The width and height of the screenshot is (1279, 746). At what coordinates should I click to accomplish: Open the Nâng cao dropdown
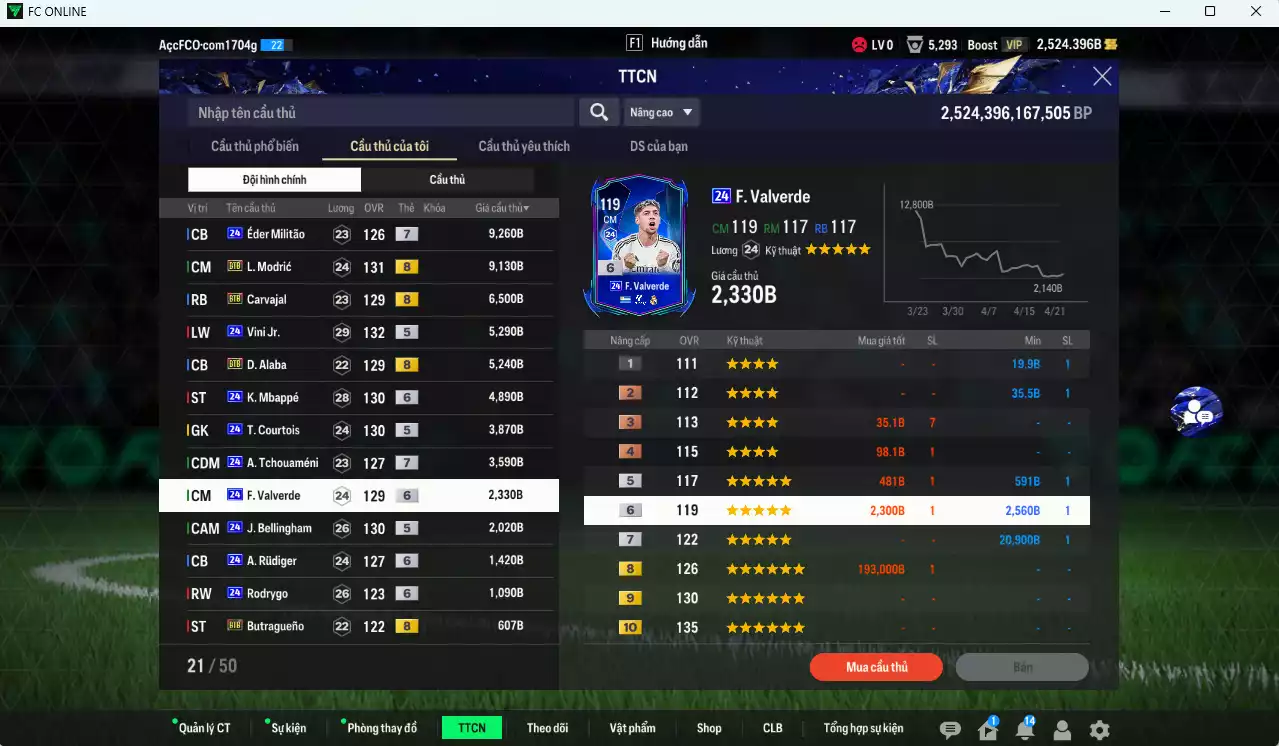tap(661, 113)
